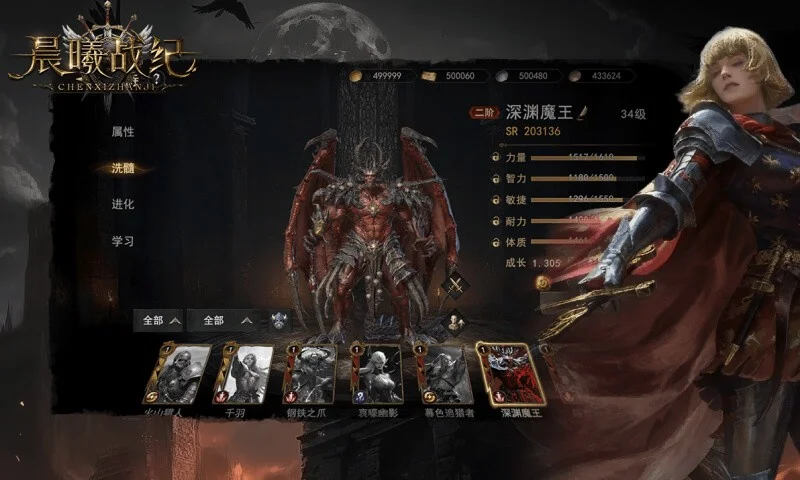Screen dimensions: 800x480
Task: Switch to the 洗髓 tab
Action: tap(123, 168)
